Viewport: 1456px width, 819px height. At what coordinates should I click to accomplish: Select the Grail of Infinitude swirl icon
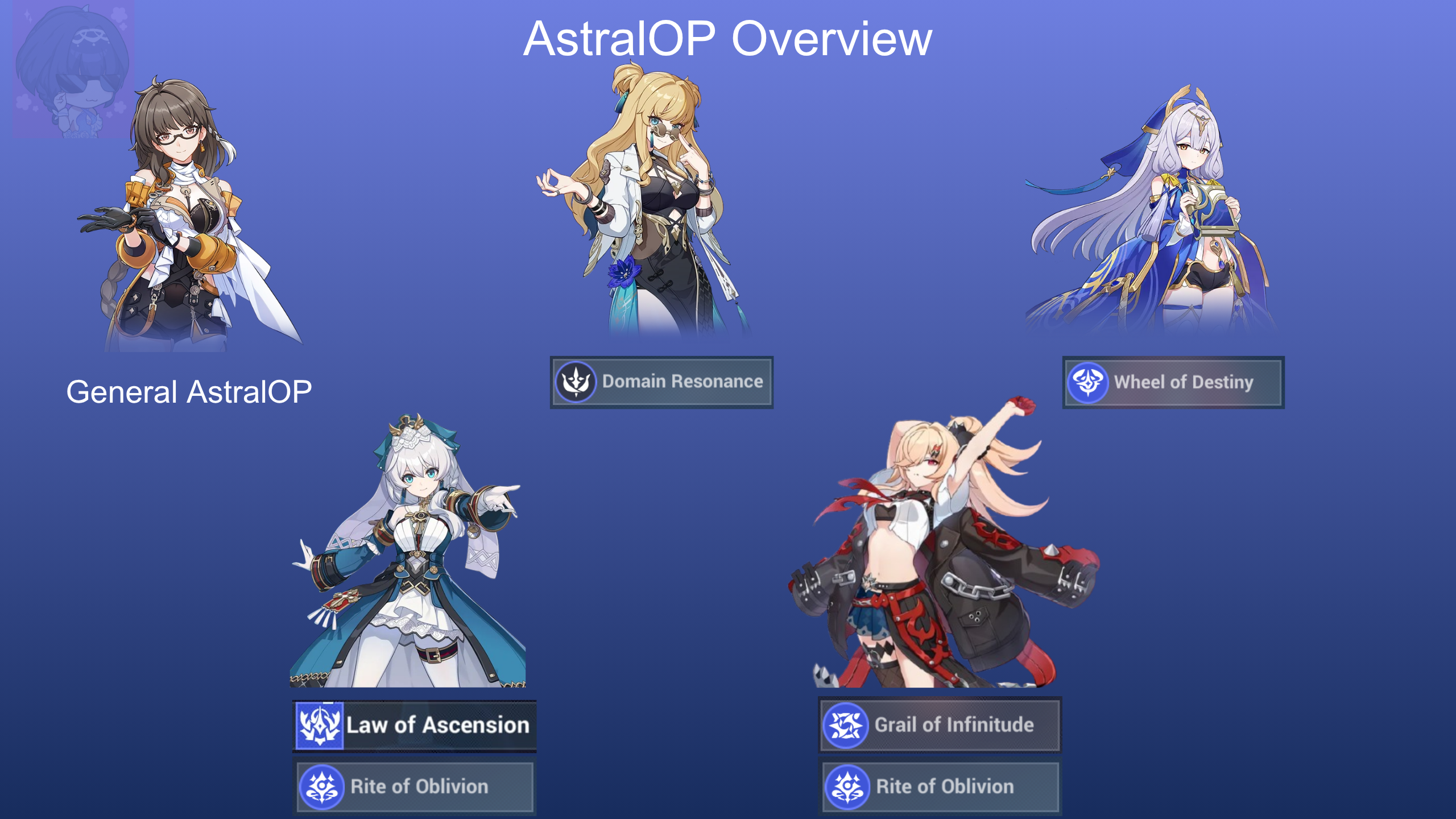pos(846,725)
